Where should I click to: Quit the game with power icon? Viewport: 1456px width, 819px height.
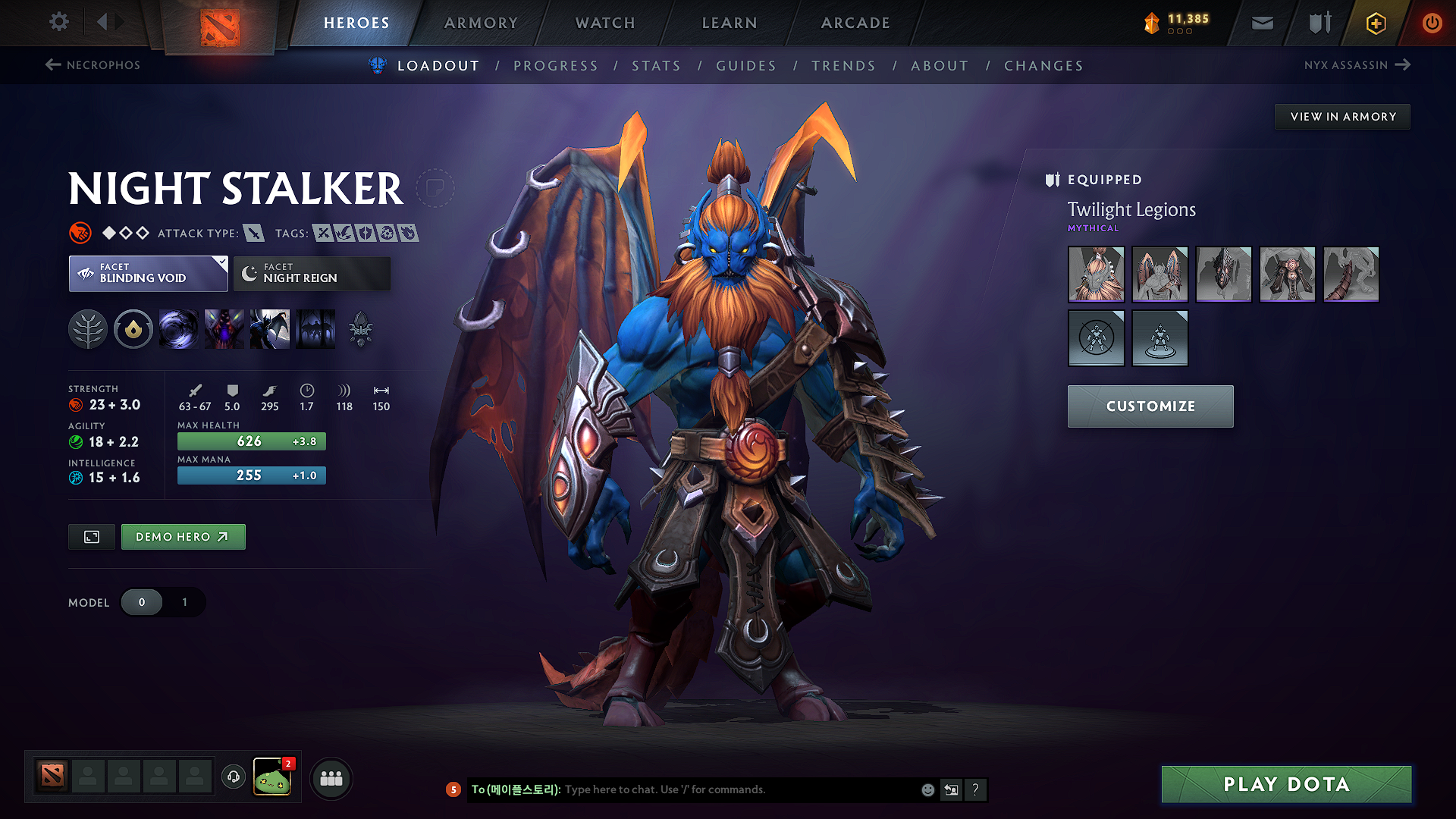pyautogui.click(x=1432, y=23)
